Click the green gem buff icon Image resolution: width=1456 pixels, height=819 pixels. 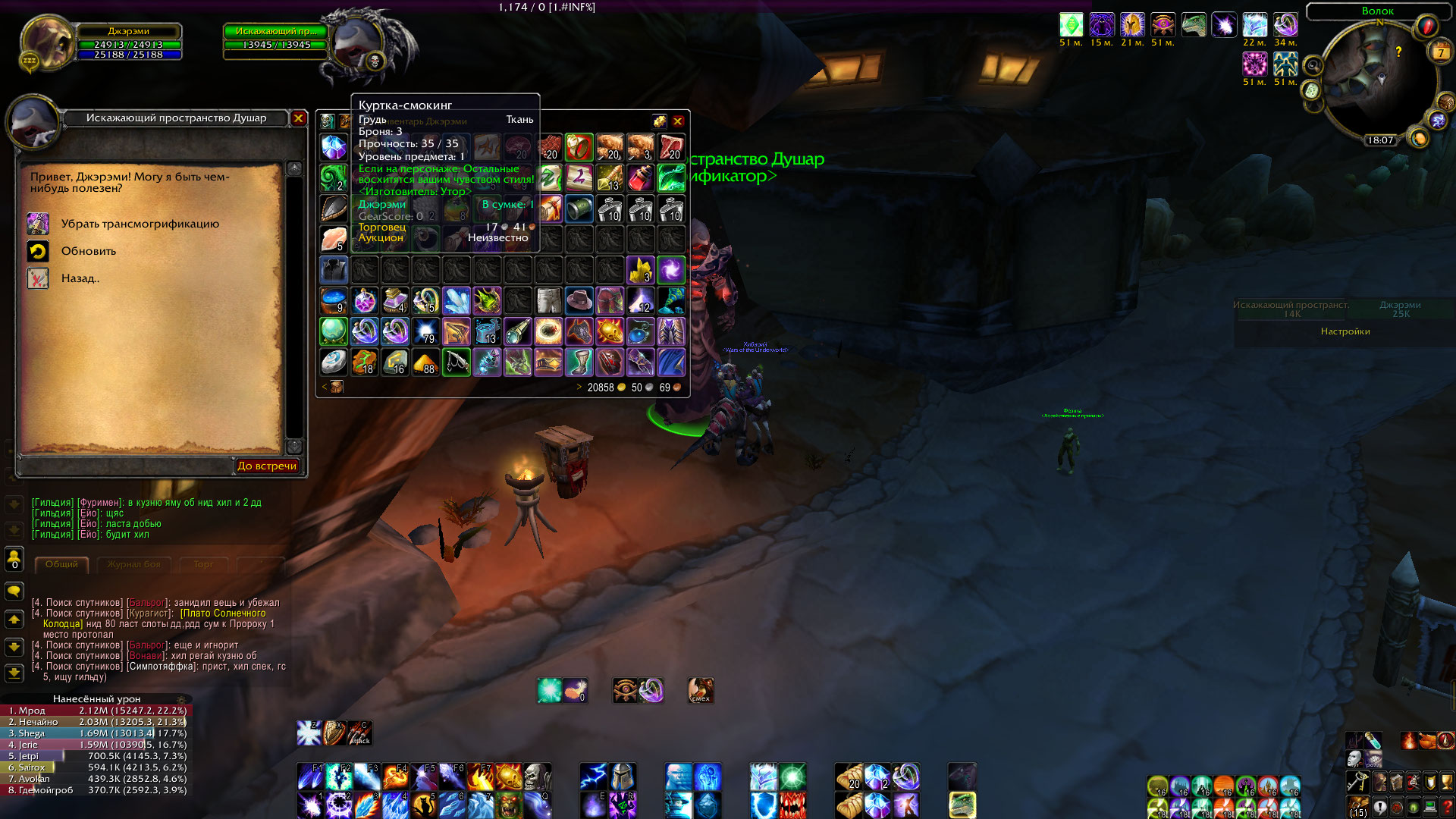pos(1071,25)
